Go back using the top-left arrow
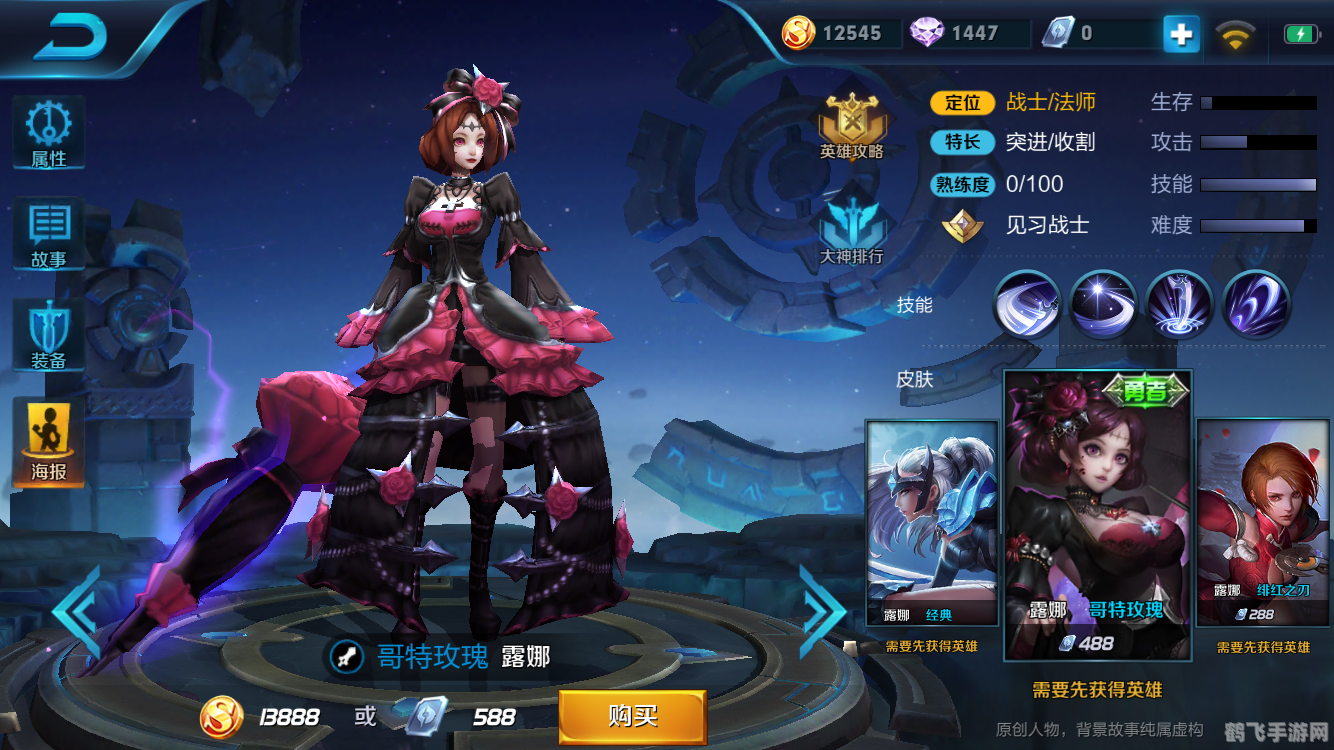This screenshot has width=1334, height=750. coord(70,37)
